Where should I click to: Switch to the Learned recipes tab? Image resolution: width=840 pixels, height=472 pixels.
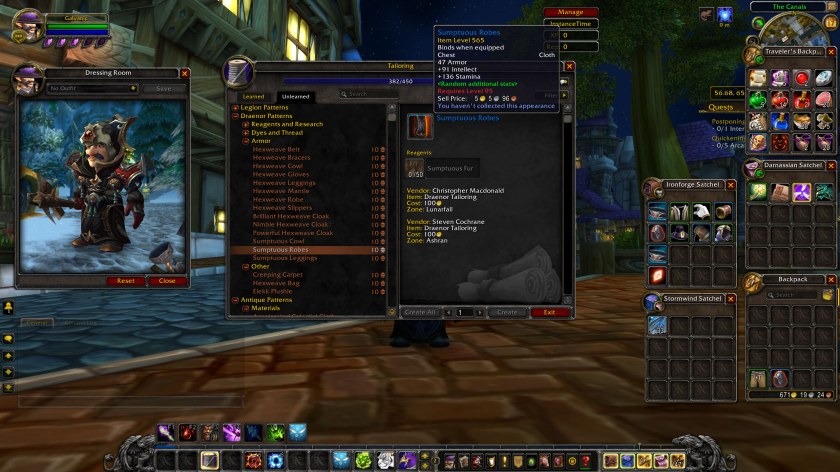click(253, 96)
